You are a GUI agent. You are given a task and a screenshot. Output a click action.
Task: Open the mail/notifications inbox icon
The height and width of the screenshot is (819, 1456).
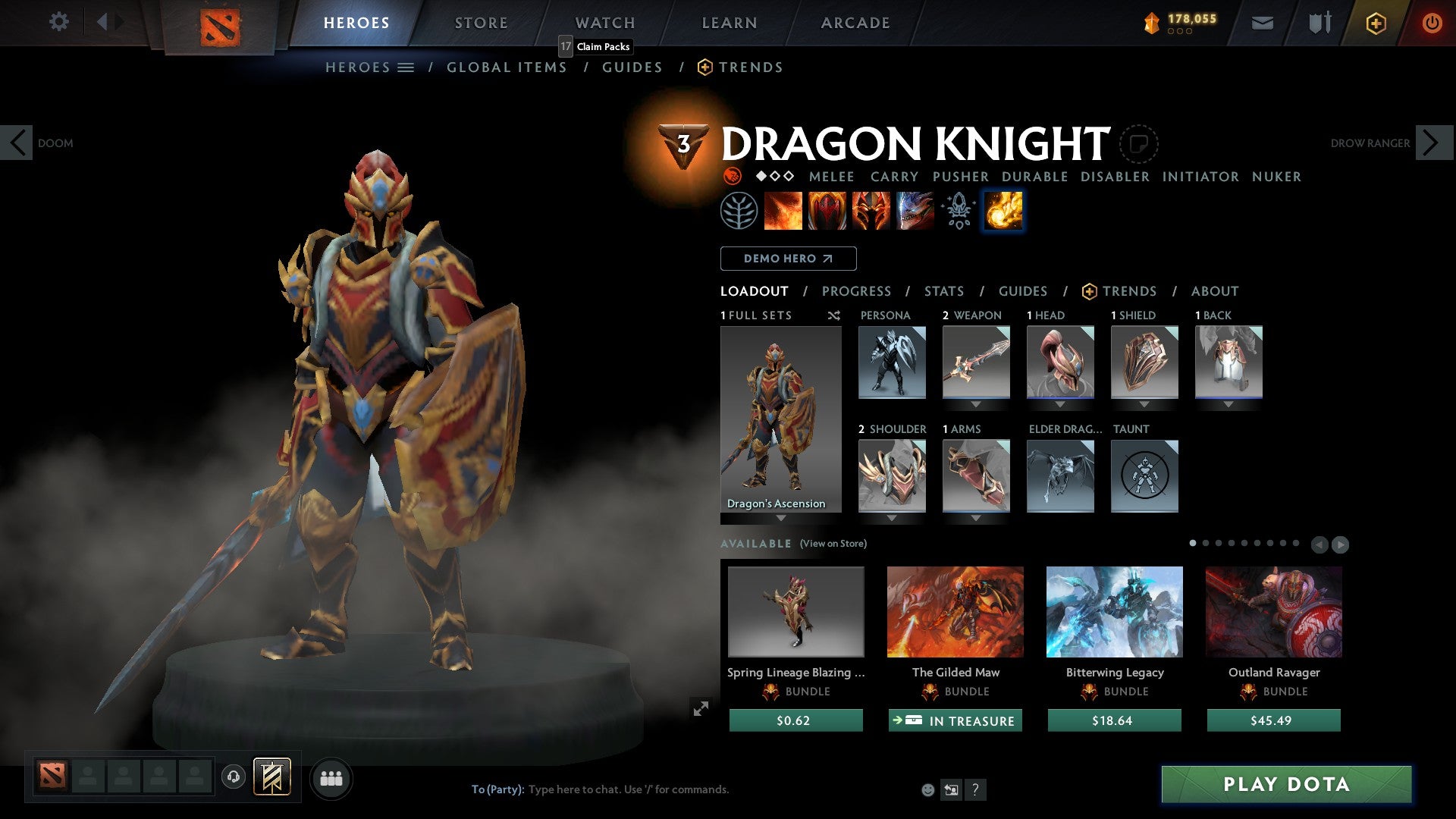click(1263, 23)
